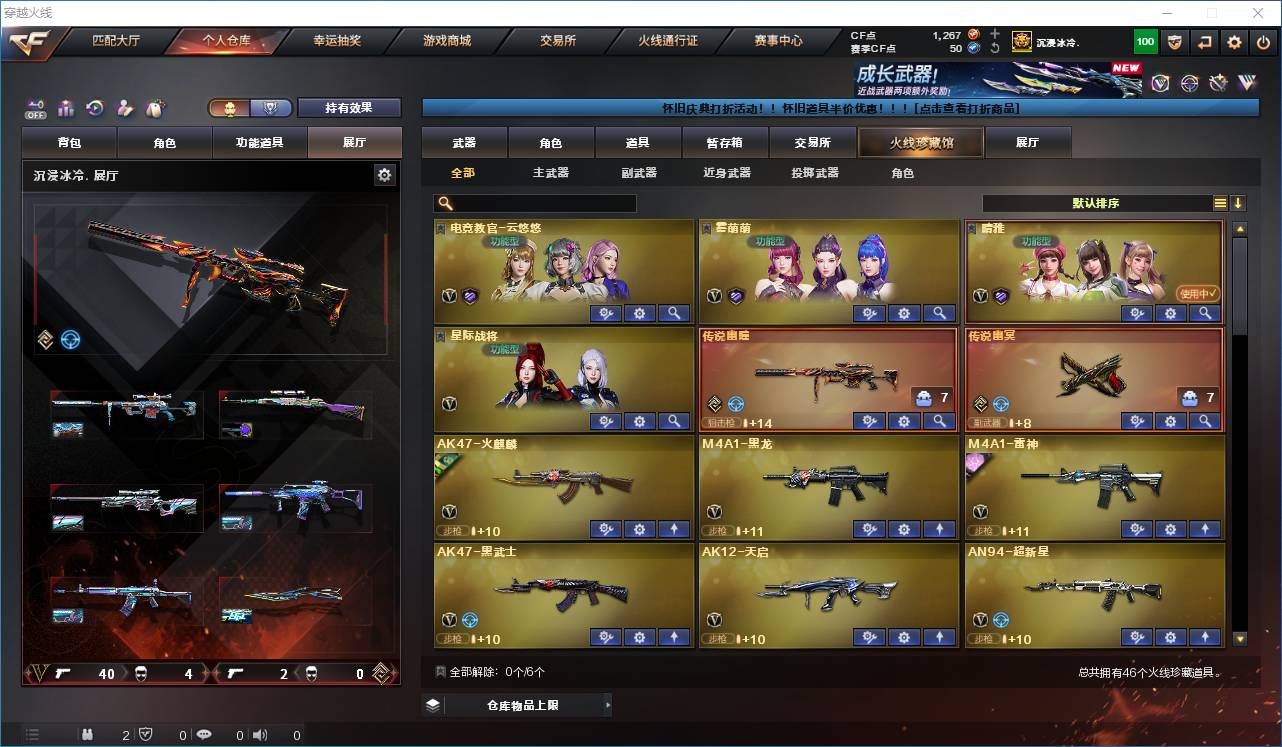The width and height of the screenshot is (1282, 747).
Task: Click the power/exit icon at top right
Action: [1262, 42]
